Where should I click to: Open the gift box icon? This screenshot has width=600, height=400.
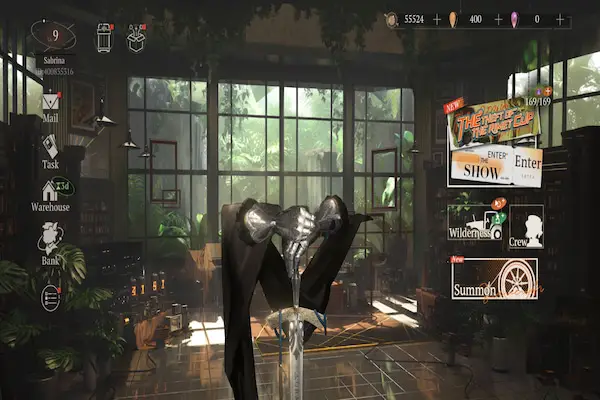tap(137, 37)
